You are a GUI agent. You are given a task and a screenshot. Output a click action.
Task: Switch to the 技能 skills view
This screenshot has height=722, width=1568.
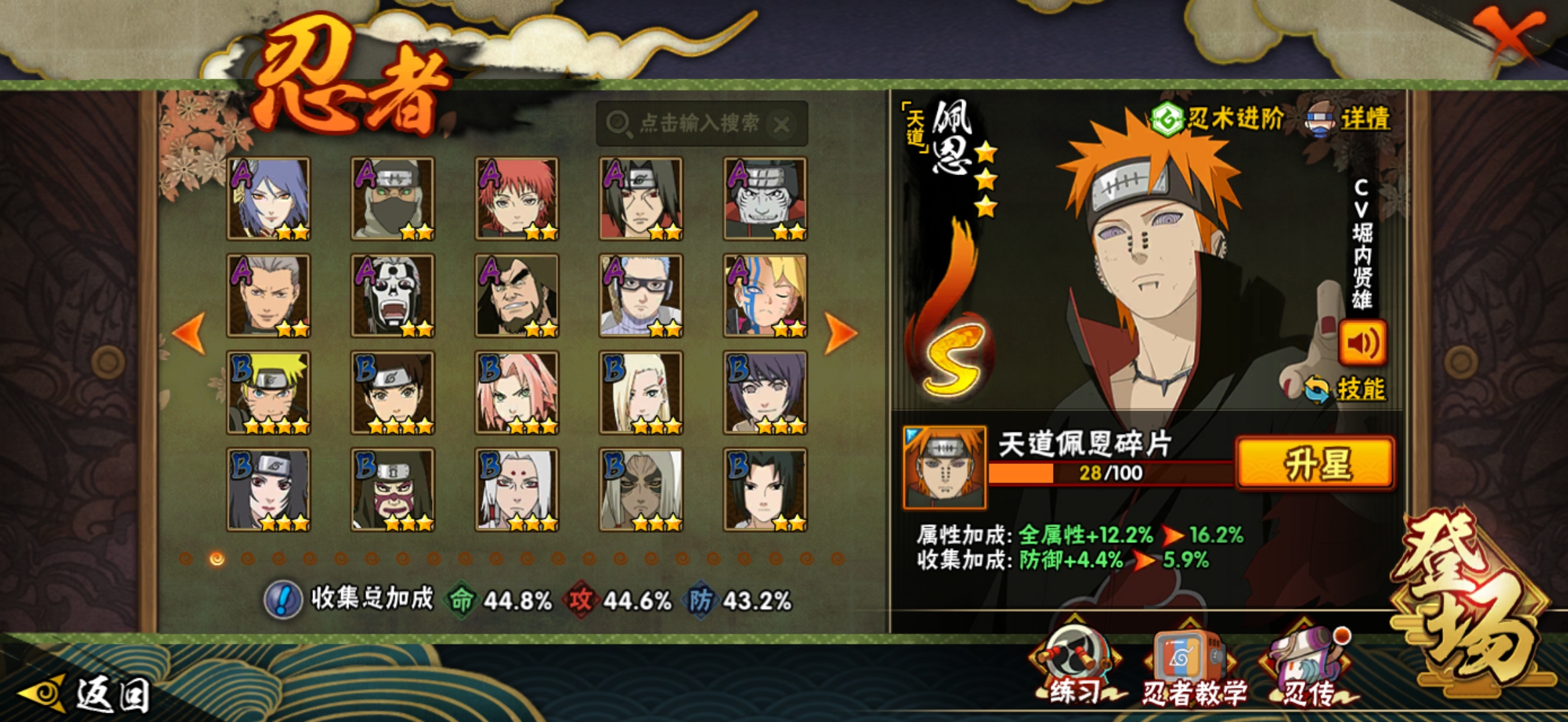click(1347, 389)
